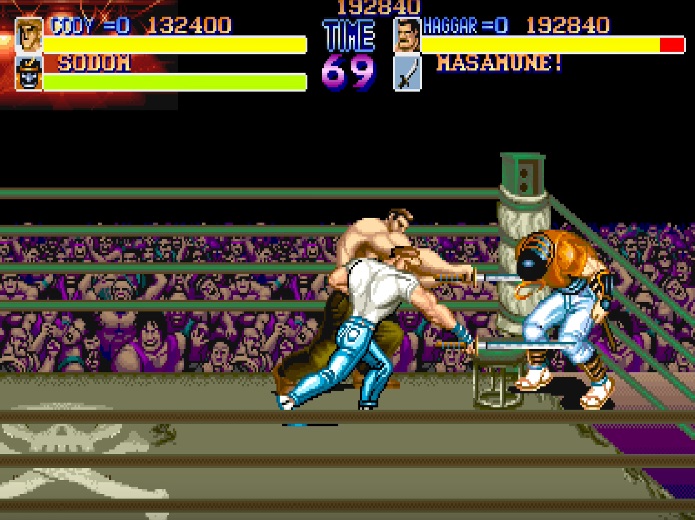Select the Sodom boss portrait
This screenshot has width=695, height=520.
29,73
